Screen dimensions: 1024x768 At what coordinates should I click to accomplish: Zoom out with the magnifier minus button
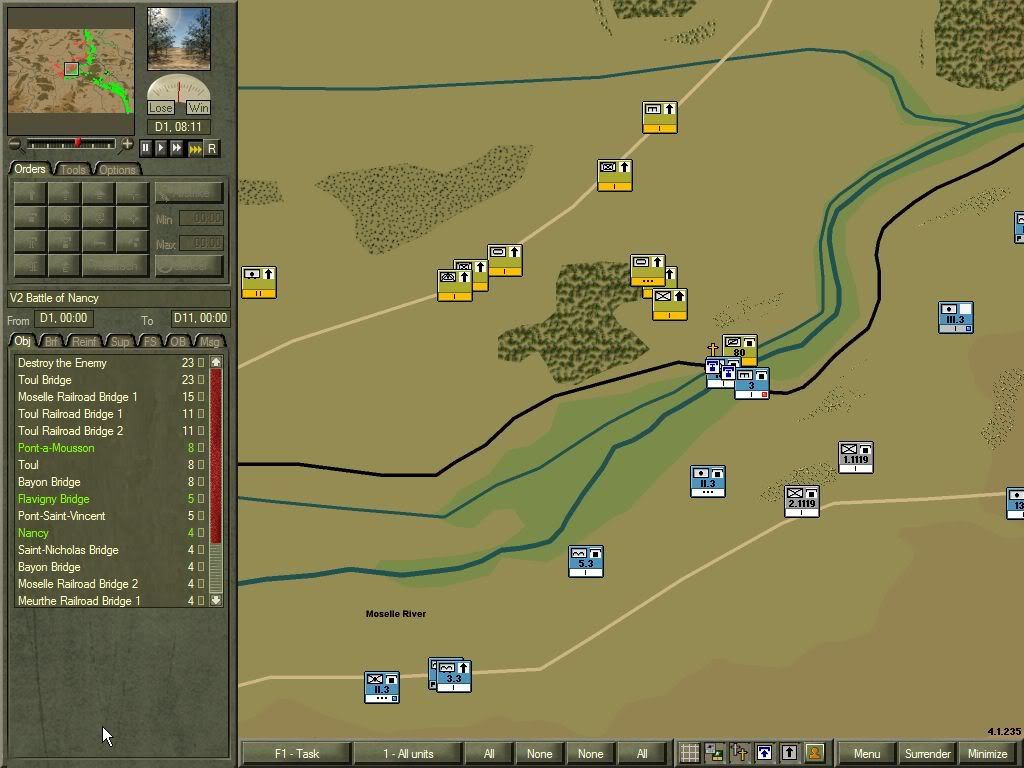point(15,145)
